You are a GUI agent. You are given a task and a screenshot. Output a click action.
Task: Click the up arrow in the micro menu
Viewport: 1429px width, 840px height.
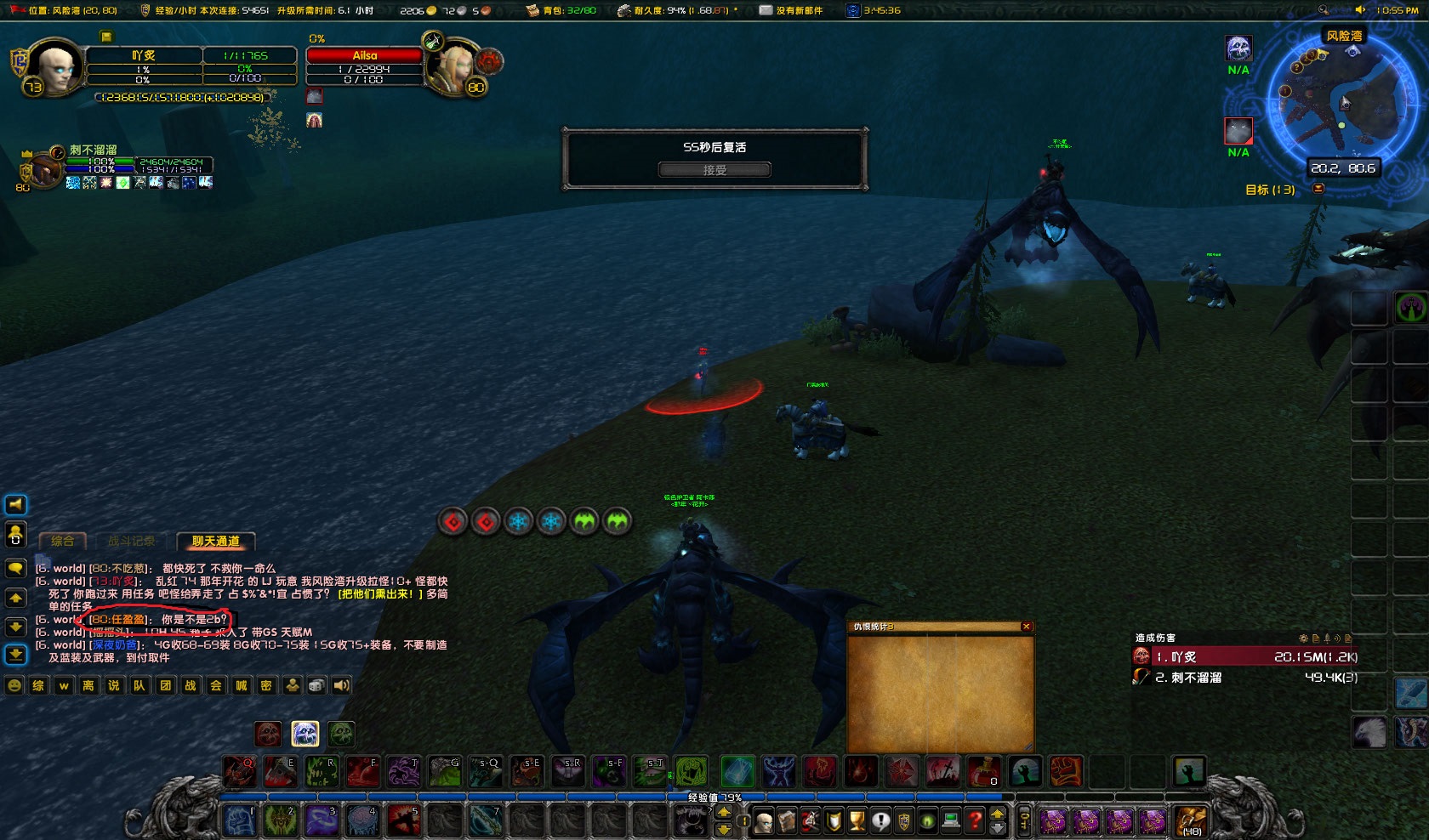point(997,815)
